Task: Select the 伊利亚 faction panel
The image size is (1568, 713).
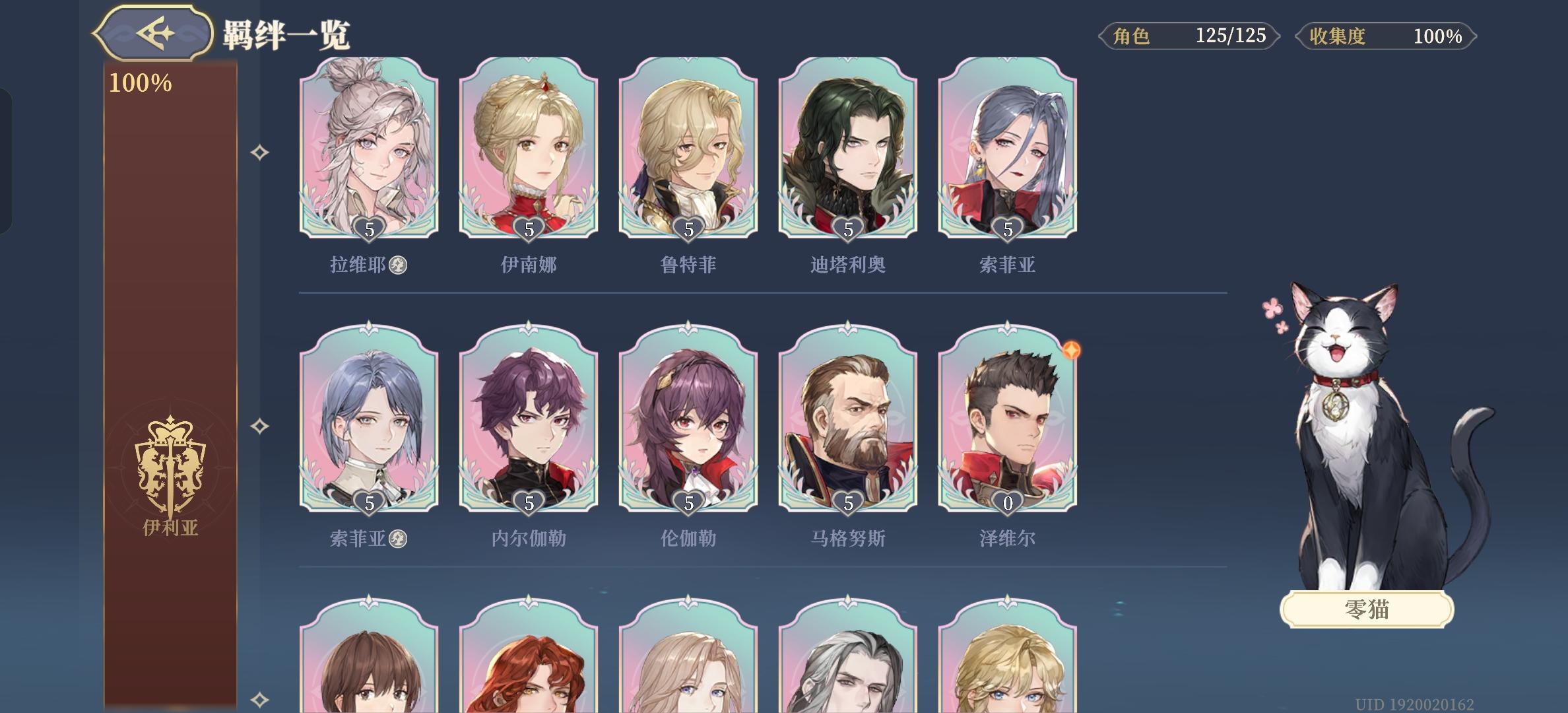Action: (x=169, y=396)
